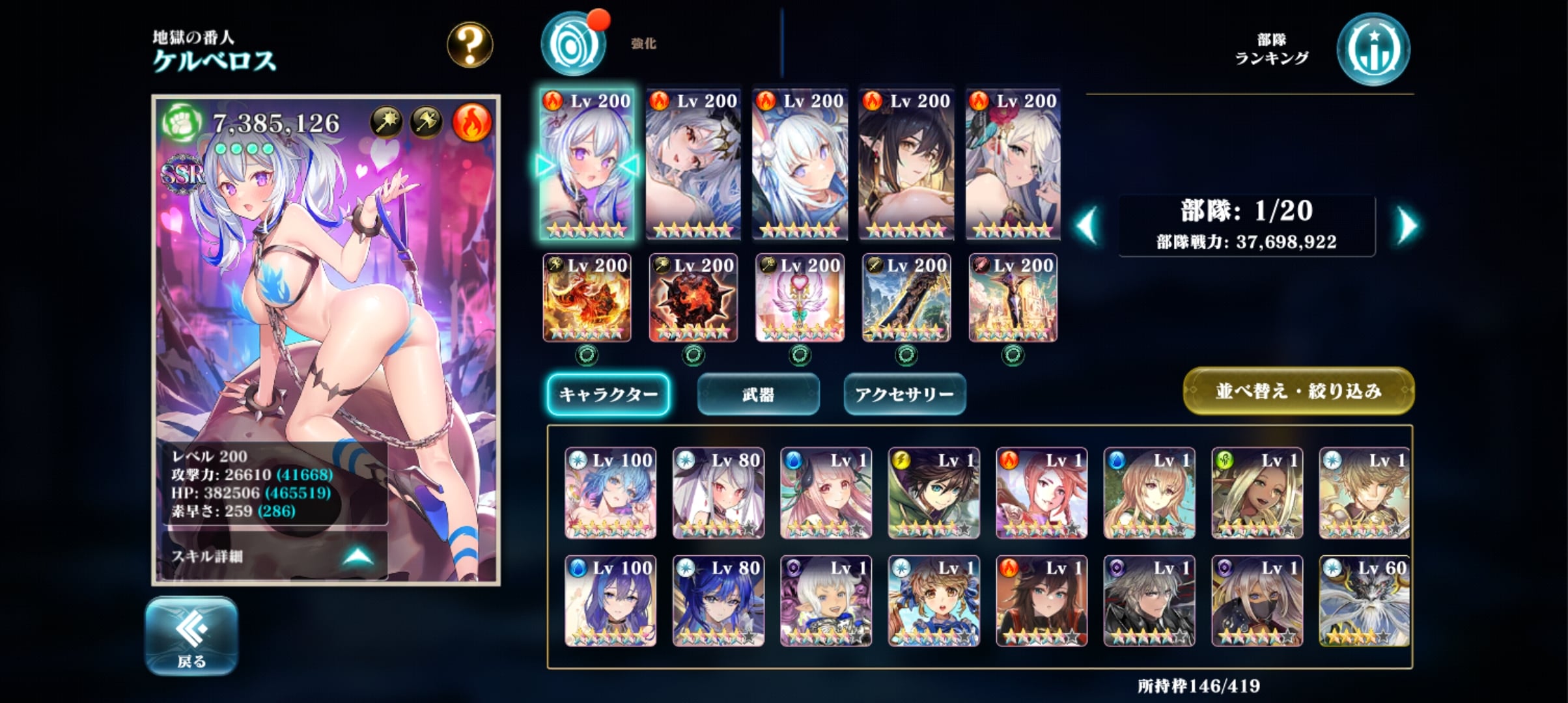Expand the スキル詳細 skill details panel
1568x703 pixels.
pyautogui.click(x=273, y=556)
